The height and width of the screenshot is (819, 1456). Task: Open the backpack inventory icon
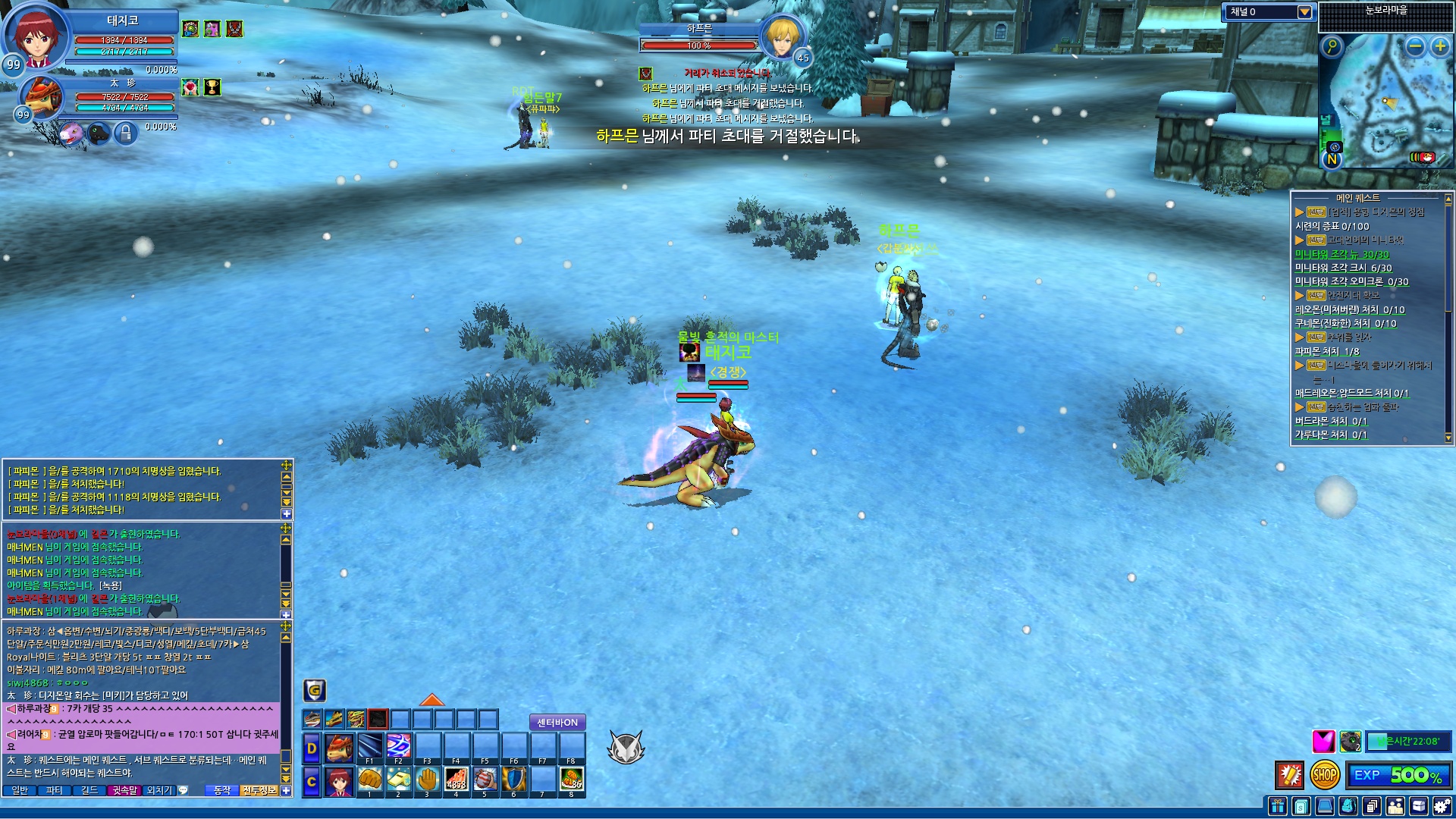point(1348,806)
